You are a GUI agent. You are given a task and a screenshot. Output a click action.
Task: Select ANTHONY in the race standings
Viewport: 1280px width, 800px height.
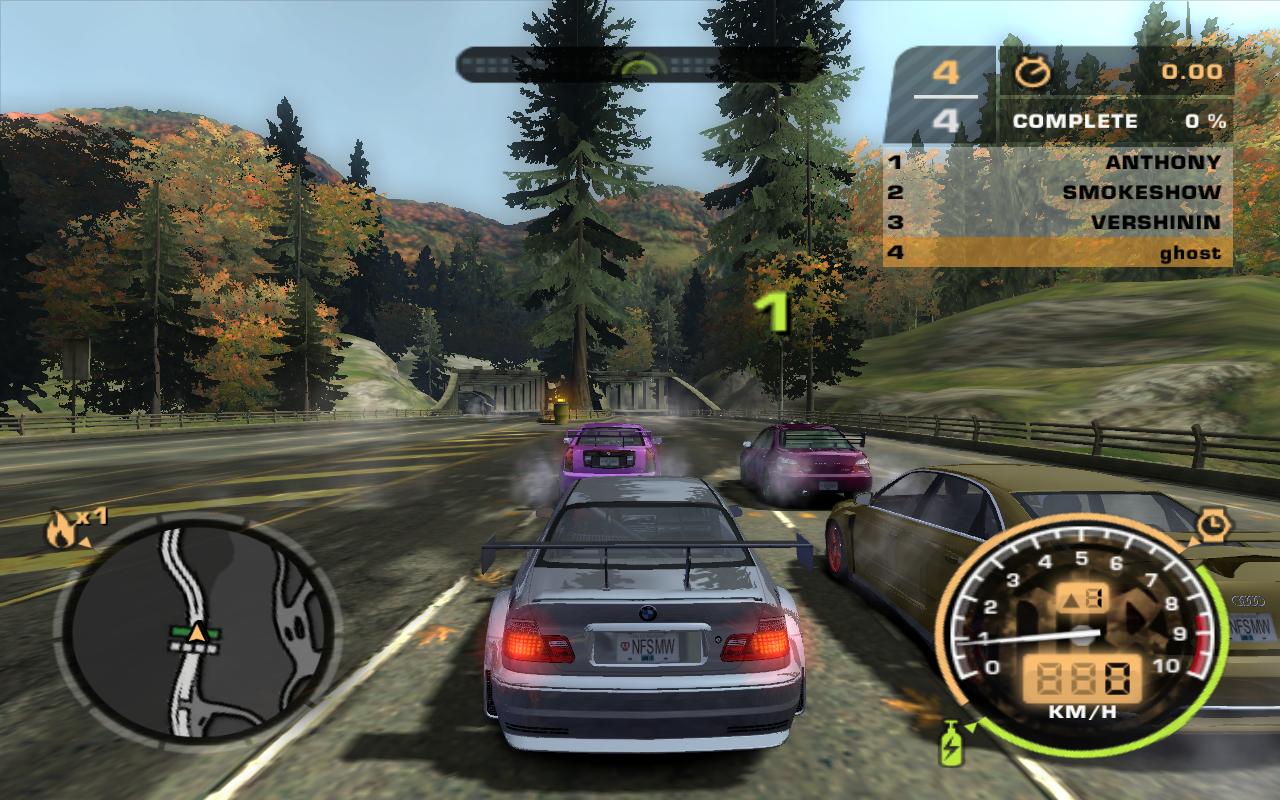click(x=1057, y=162)
